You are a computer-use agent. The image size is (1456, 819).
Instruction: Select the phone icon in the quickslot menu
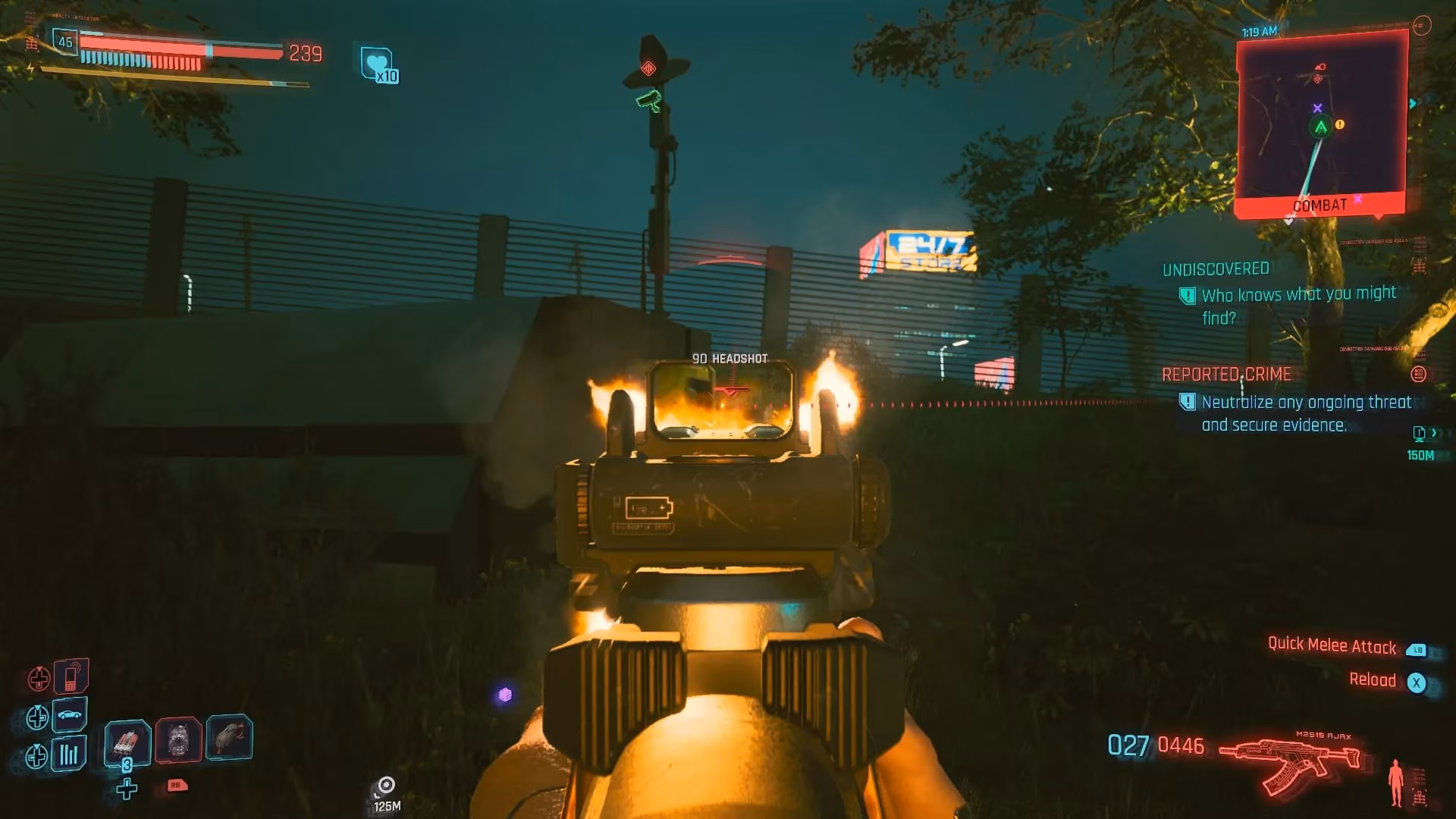click(71, 677)
